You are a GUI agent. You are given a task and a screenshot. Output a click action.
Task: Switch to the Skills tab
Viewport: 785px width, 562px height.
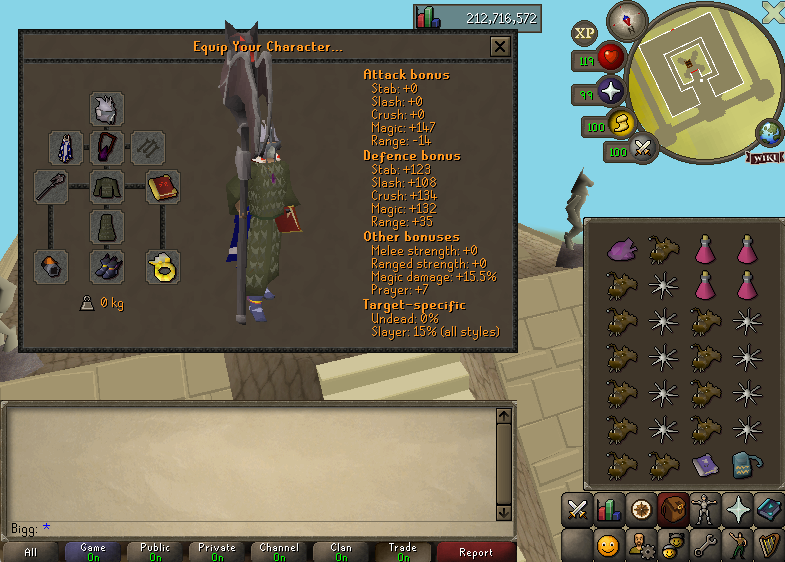608,509
